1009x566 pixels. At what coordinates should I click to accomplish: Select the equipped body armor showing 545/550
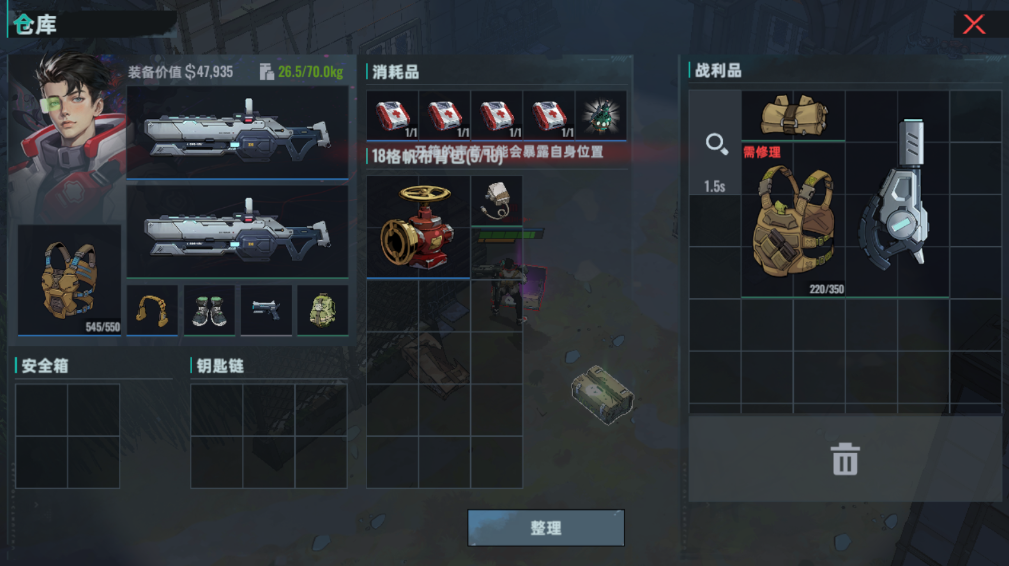pyautogui.click(x=70, y=280)
